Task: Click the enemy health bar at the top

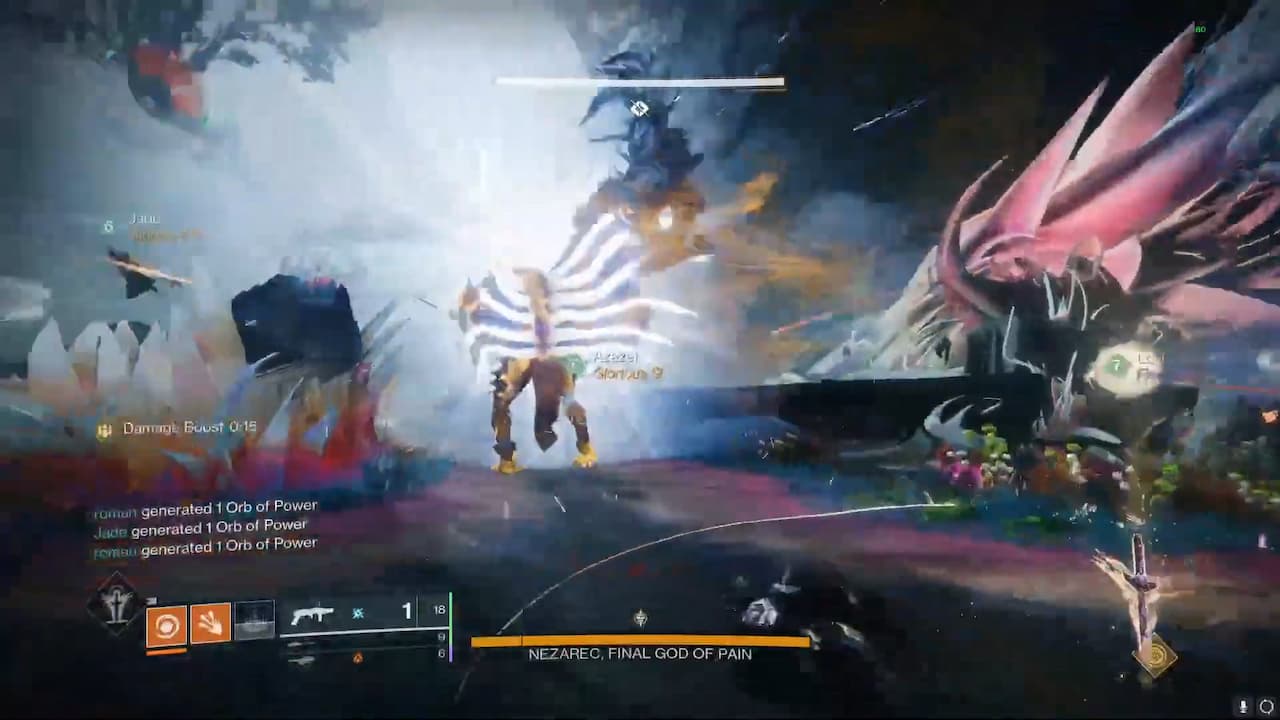Action: pyautogui.click(x=636, y=80)
